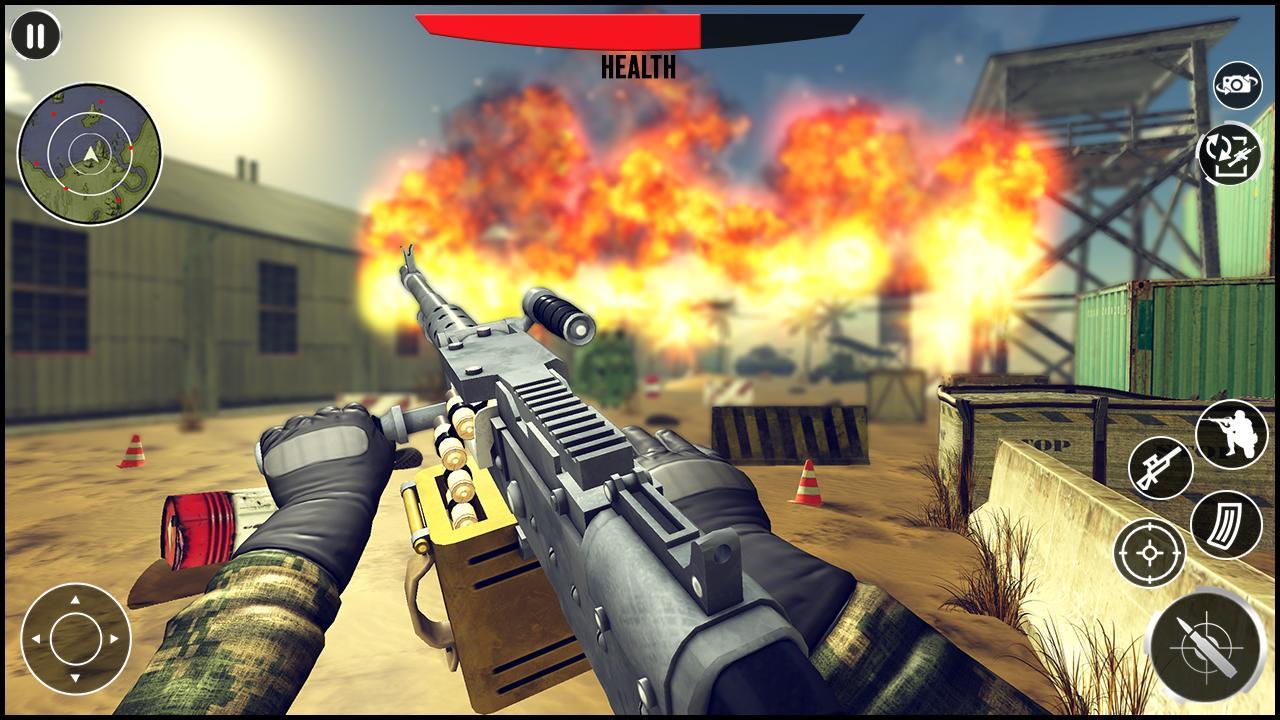Tap the HEALTH label above the bar
This screenshot has height=720, width=1280.
click(638, 68)
